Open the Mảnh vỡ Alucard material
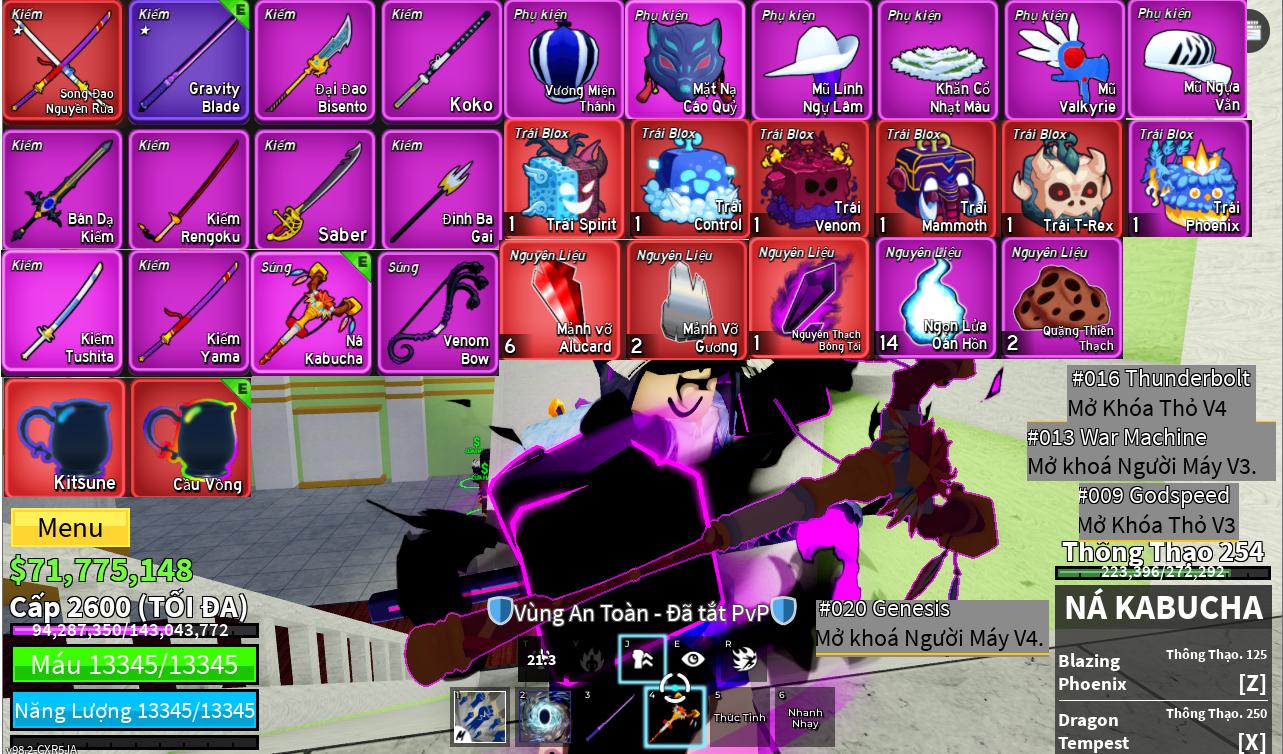The height and width of the screenshot is (754, 1283). (x=561, y=300)
